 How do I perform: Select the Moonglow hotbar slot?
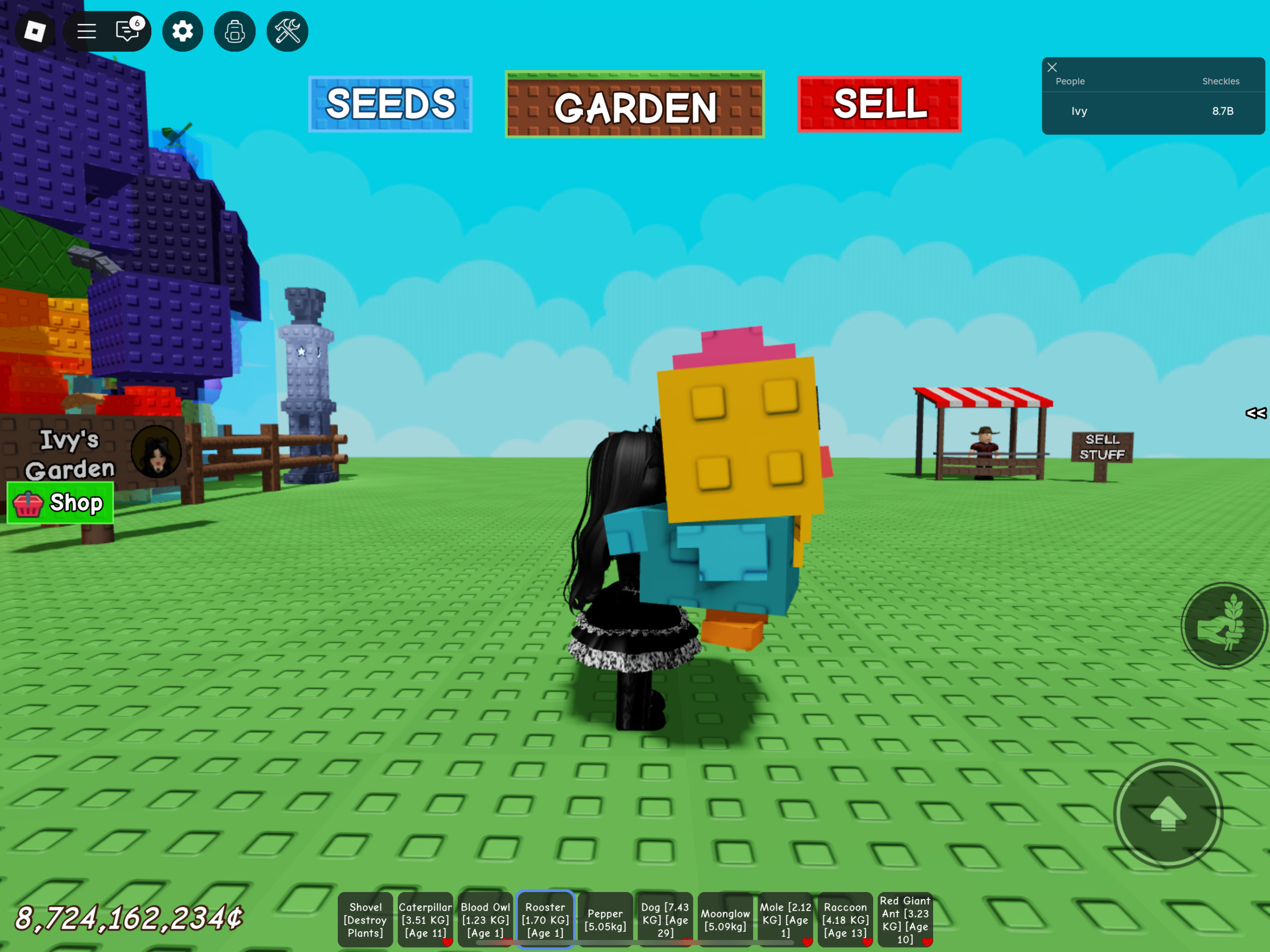(x=725, y=919)
